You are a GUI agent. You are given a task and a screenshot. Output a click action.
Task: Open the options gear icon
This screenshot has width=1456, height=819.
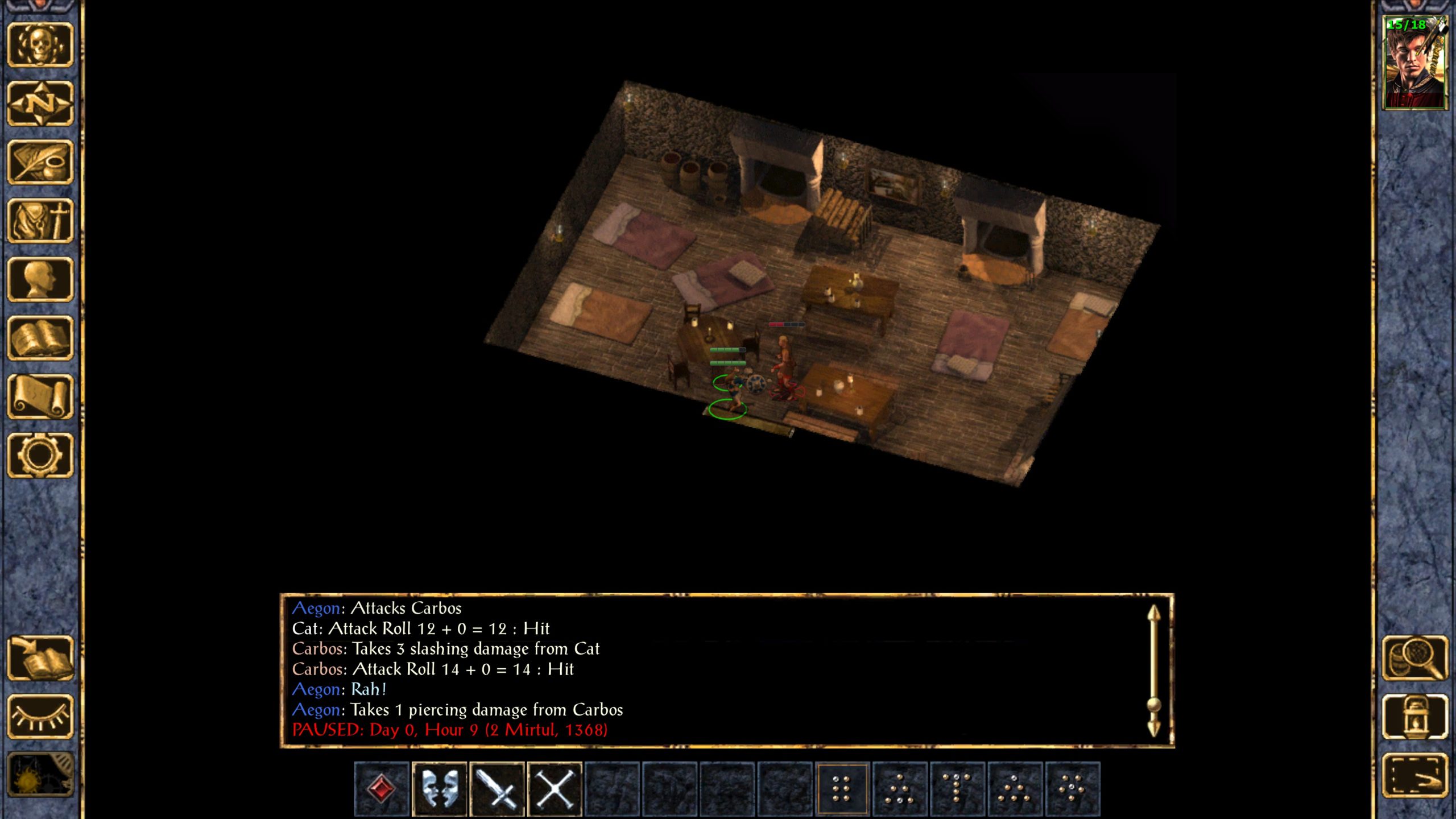[40, 455]
